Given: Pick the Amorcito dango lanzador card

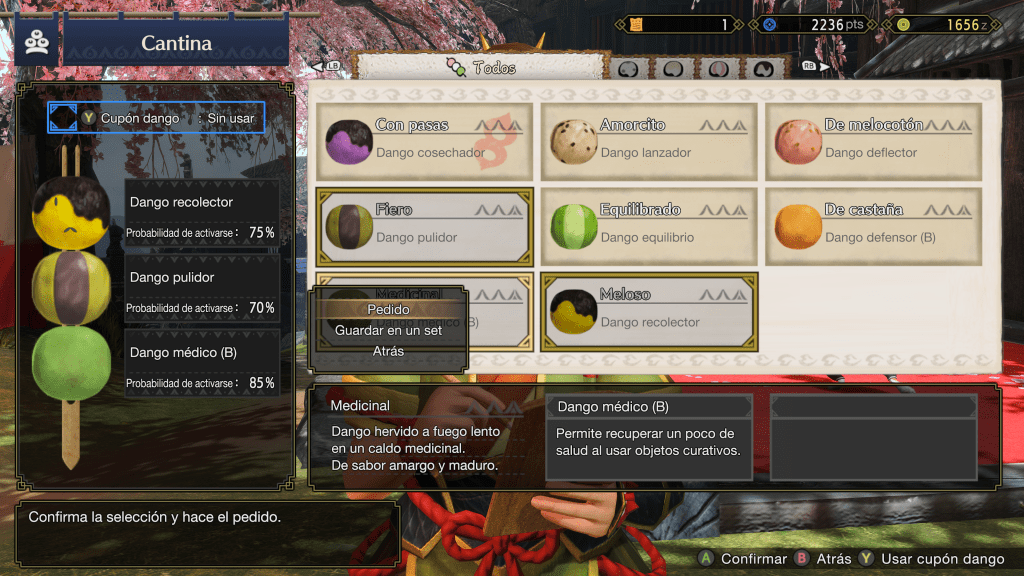Looking at the screenshot, I should 649,140.
